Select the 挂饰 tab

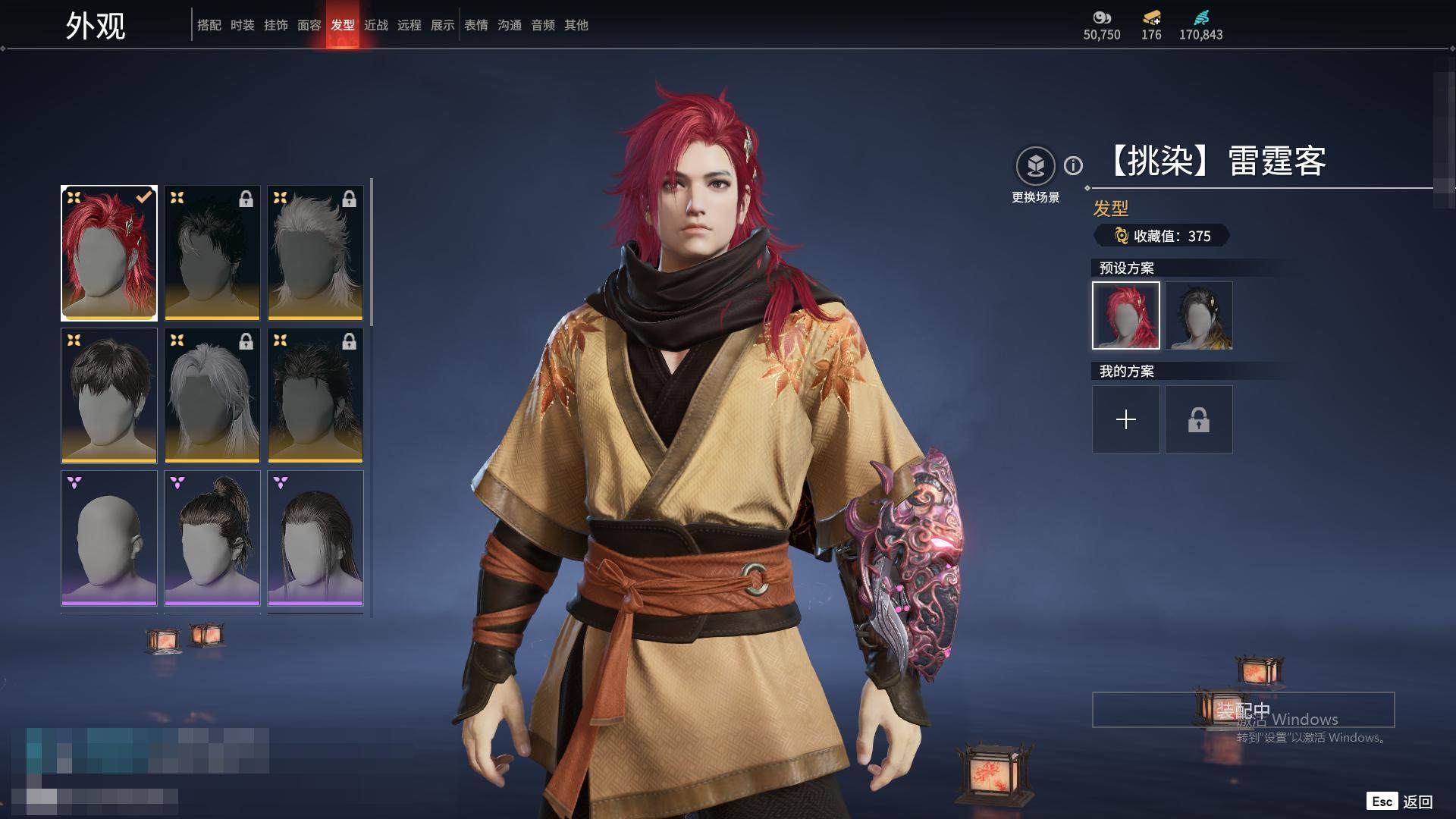coord(275,25)
